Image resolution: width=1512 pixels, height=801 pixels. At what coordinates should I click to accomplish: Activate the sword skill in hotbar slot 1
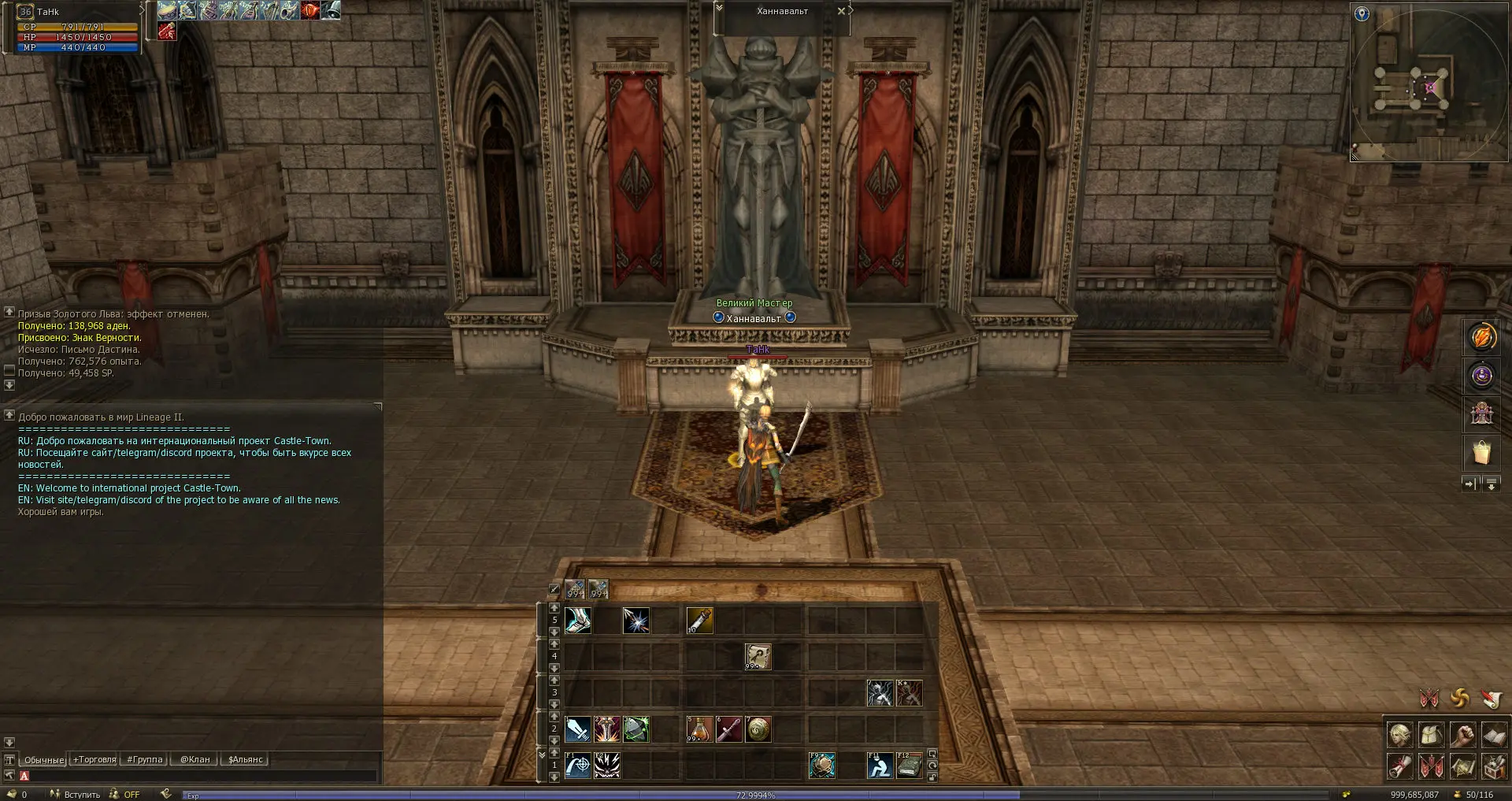pyautogui.click(x=577, y=729)
